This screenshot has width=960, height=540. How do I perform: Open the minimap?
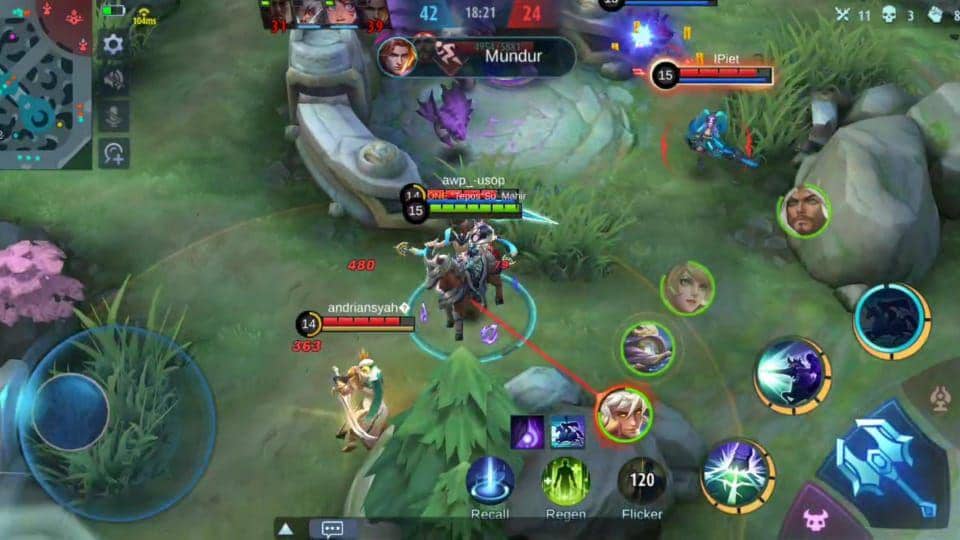point(44,82)
